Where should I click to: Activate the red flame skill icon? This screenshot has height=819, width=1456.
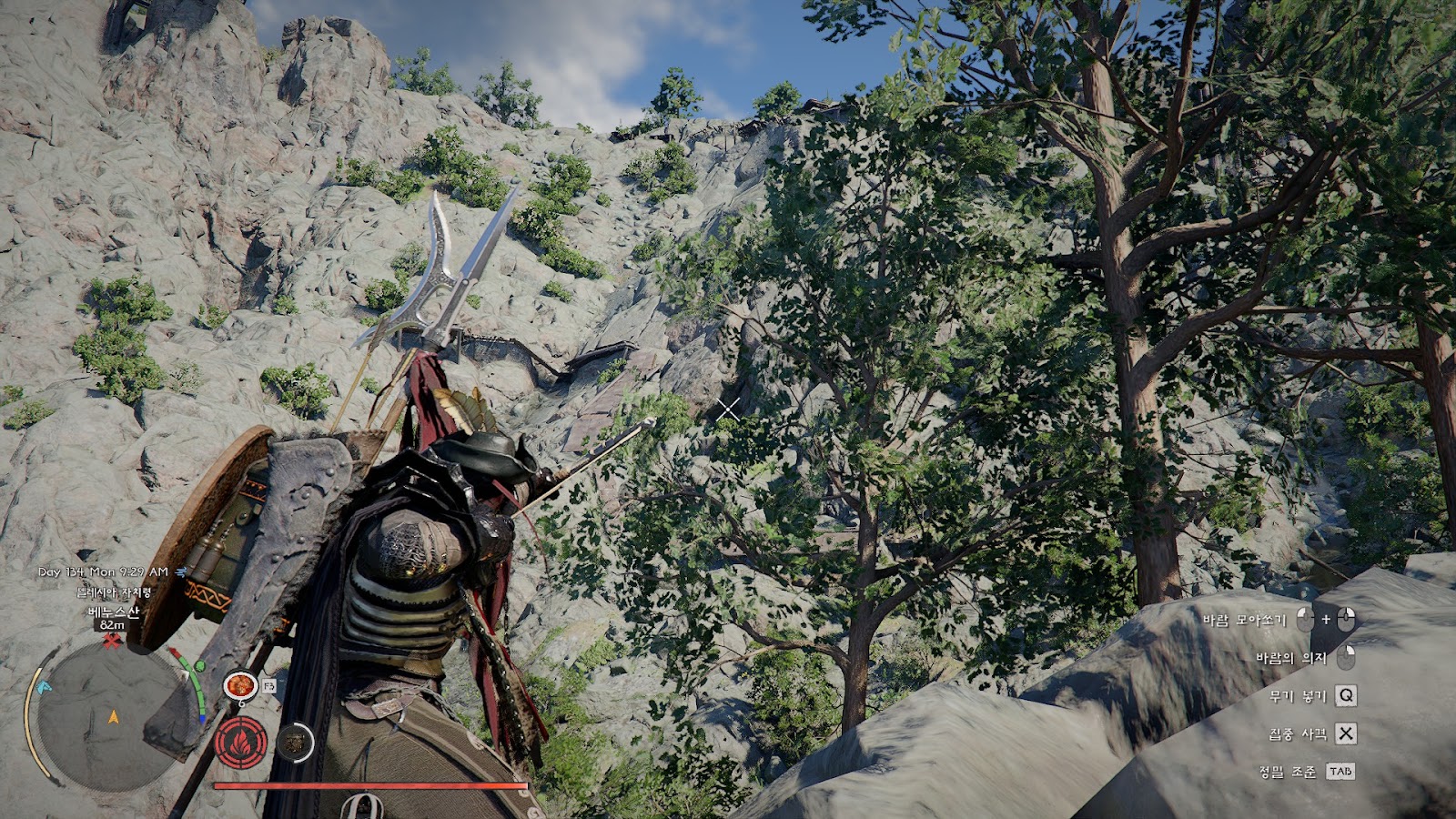pyautogui.click(x=241, y=743)
